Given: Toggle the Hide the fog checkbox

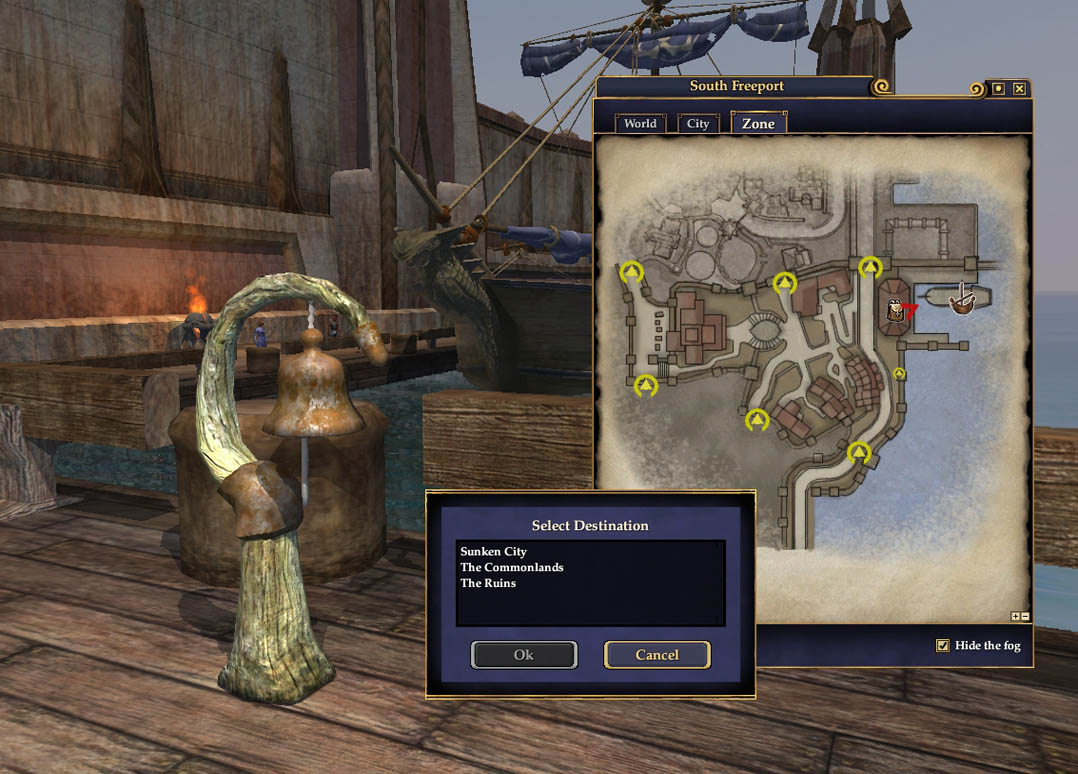Looking at the screenshot, I should [942, 645].
